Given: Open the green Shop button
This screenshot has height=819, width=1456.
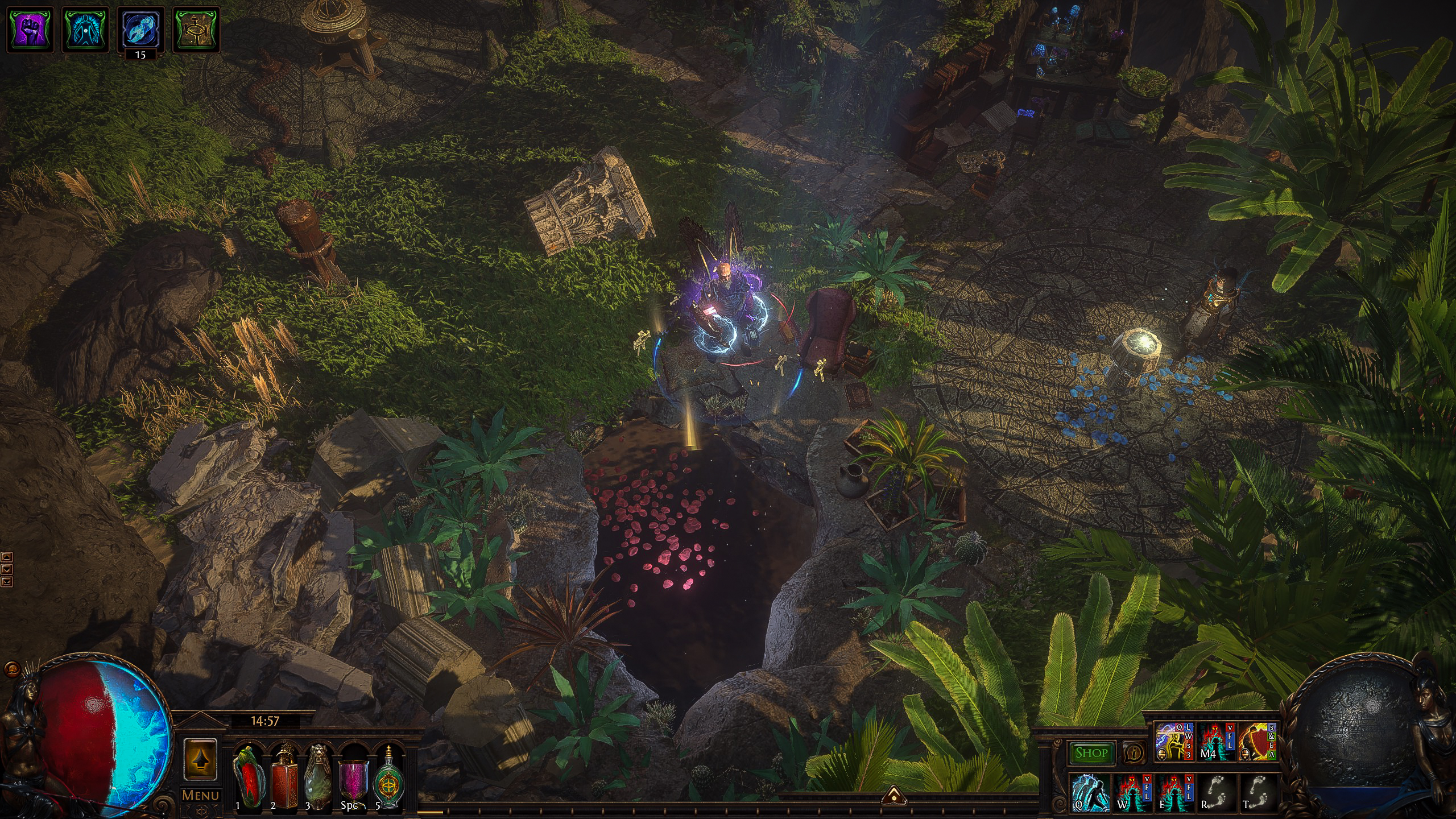Looking at the screenshot, I should click(x=1091, y=753).
